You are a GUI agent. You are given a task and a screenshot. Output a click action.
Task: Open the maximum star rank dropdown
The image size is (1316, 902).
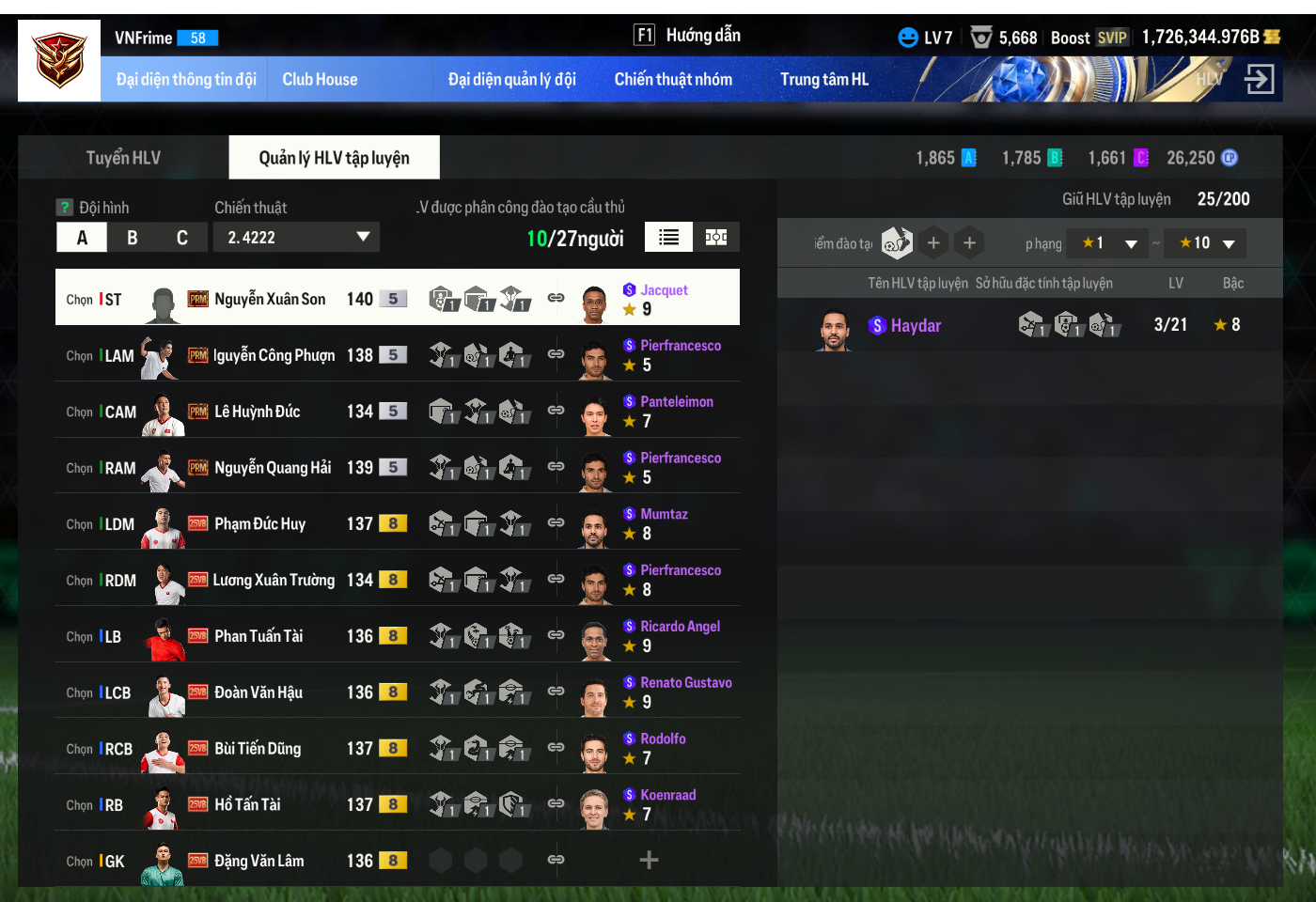[x=1205, y=243]
